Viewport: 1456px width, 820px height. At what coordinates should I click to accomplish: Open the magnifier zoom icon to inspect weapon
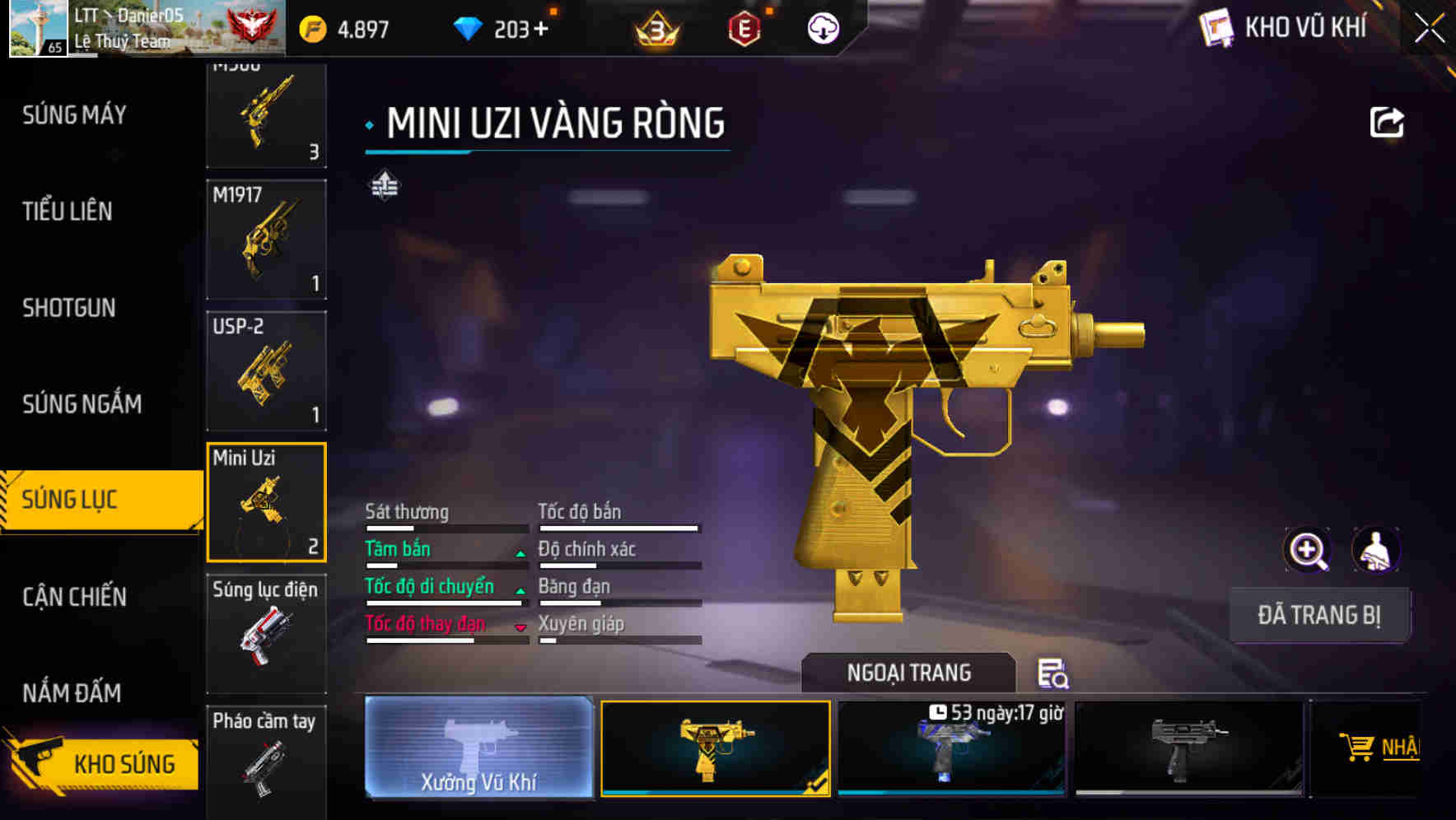tap(1308, 549)
